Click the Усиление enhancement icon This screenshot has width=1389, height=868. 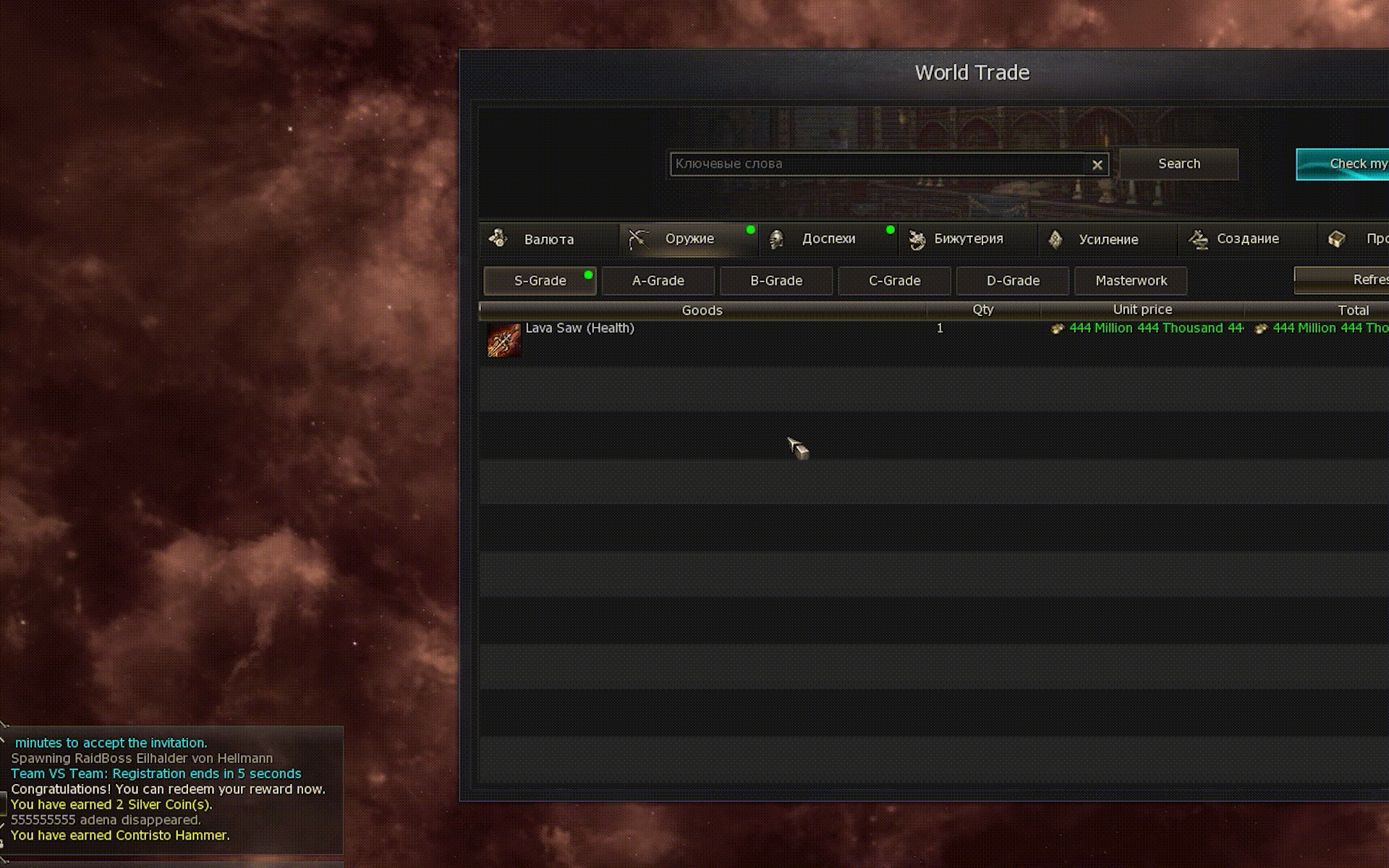pos(1055,239)
